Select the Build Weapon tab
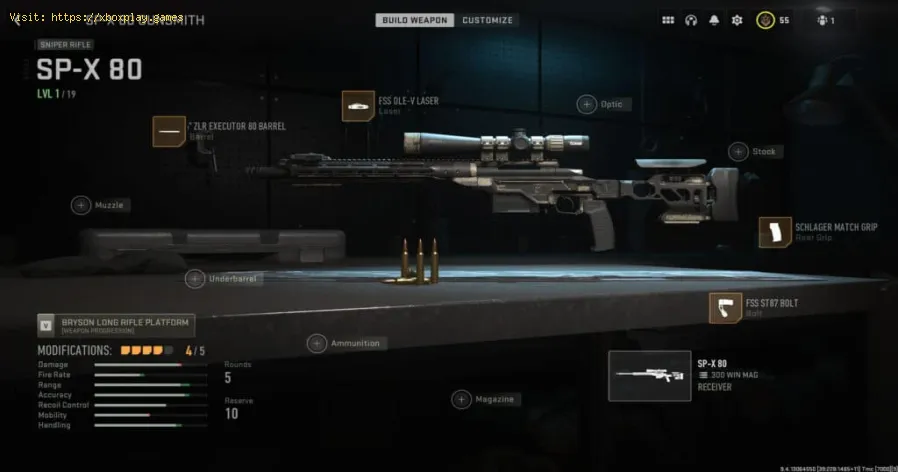The image size is (898, 472). pos(416,20)
